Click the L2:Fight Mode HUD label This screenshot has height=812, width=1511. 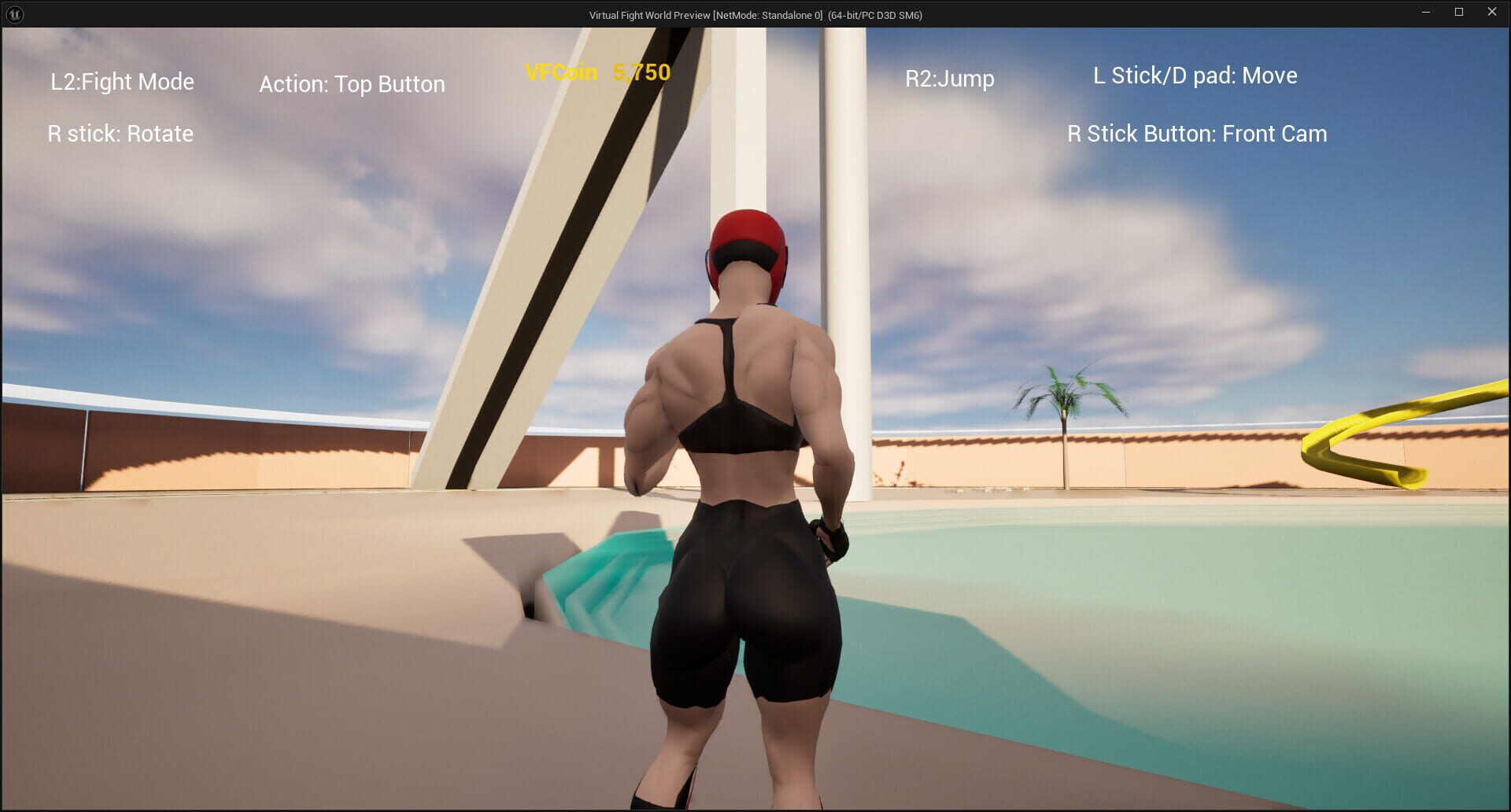[x=122, y=81]
